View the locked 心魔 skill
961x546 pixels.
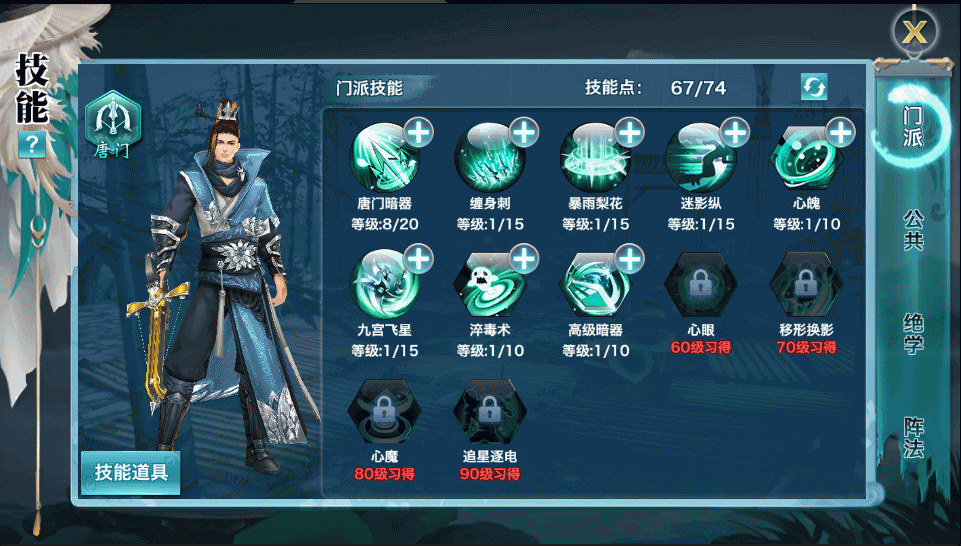click(383, 410)
